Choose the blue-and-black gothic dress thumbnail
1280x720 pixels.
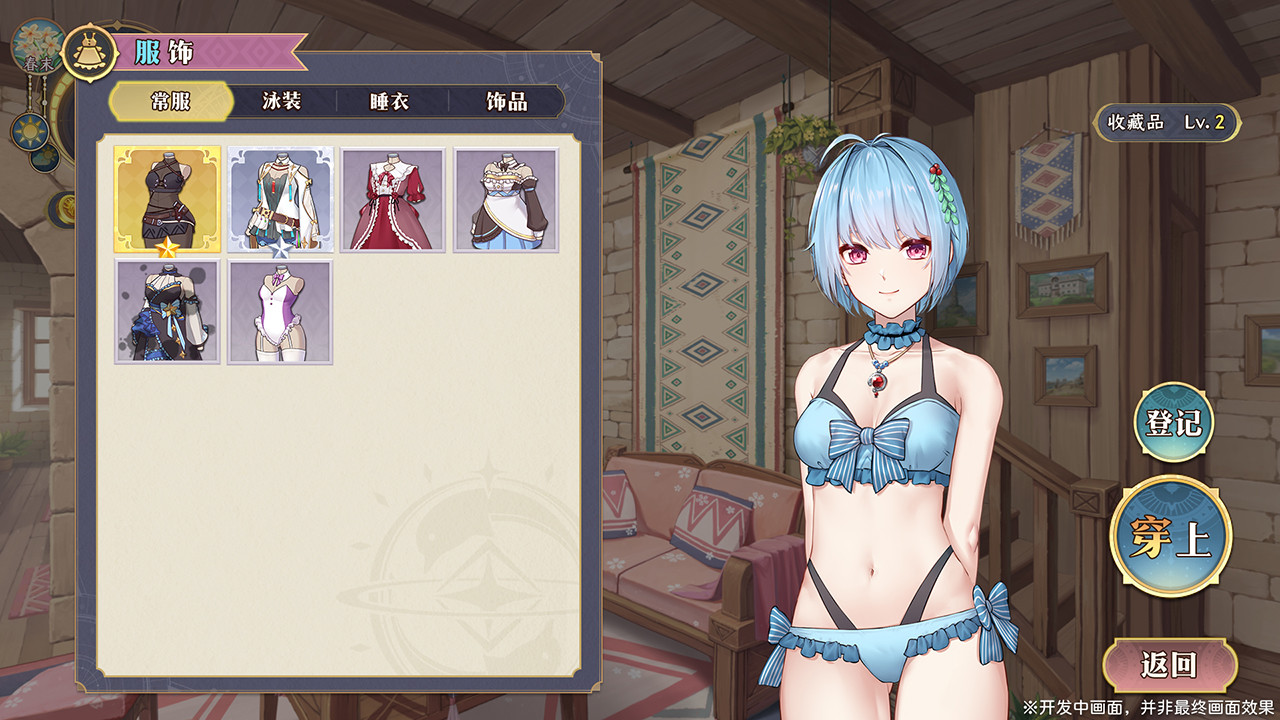167,312
